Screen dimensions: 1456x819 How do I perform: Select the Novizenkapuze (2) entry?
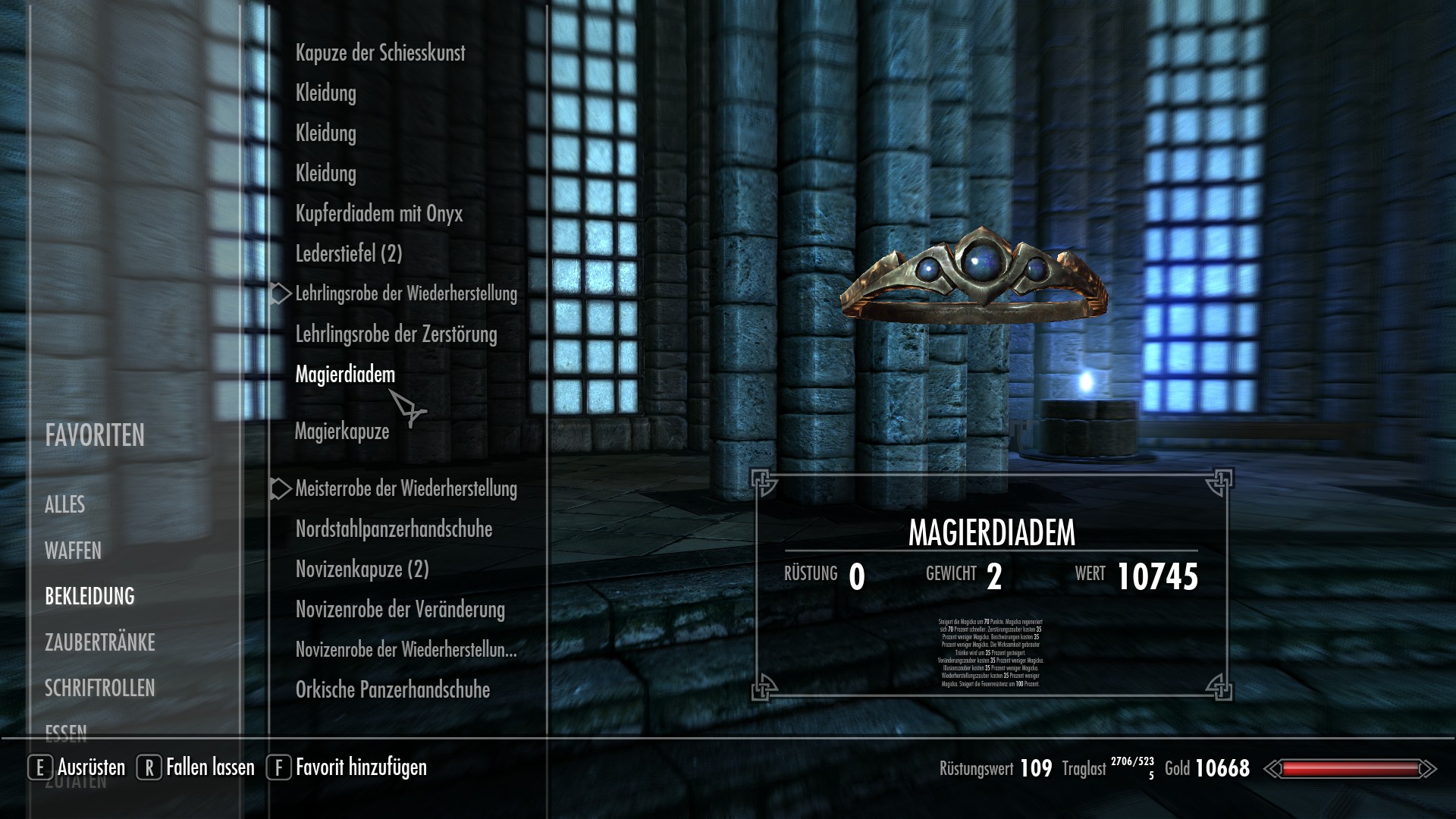click(362, 570)
